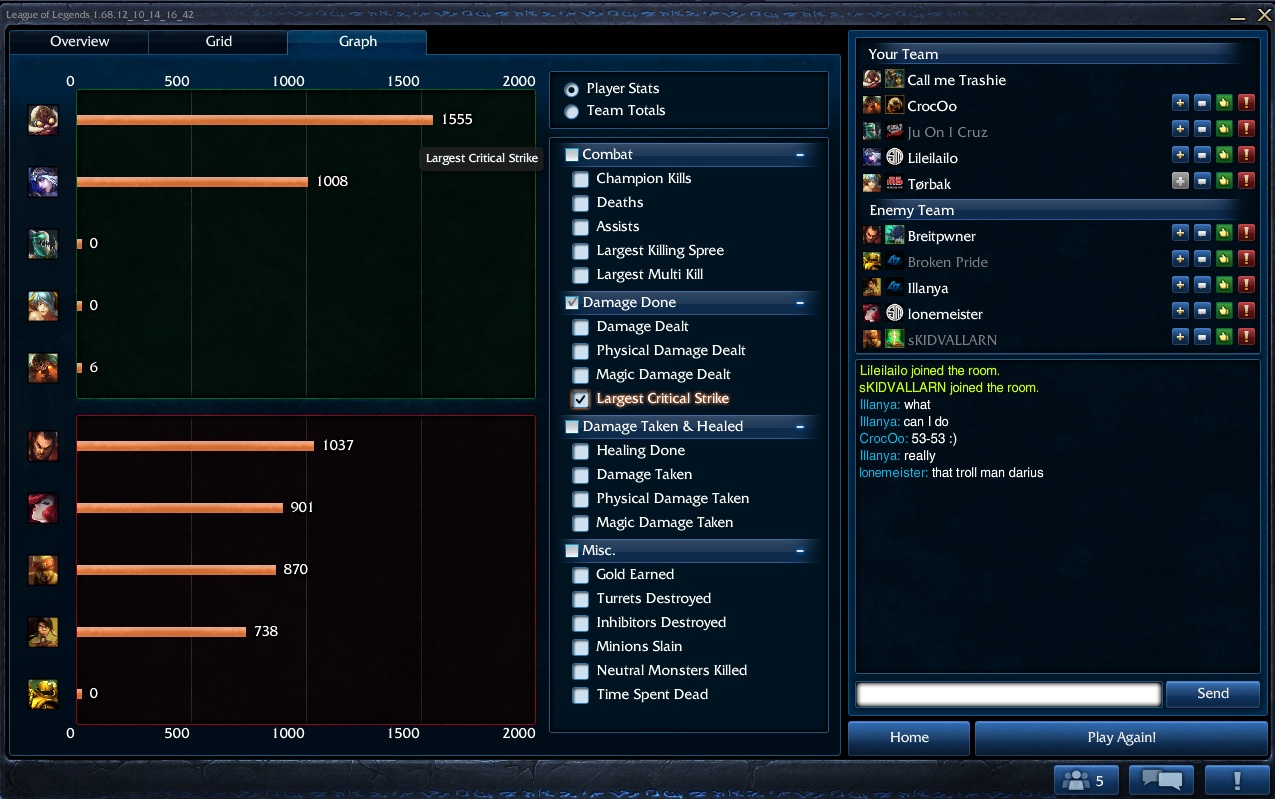This screenshot has width=1275, height=799.
Task: Choose the Player Stats radio option
Action: tap(572, 89)
